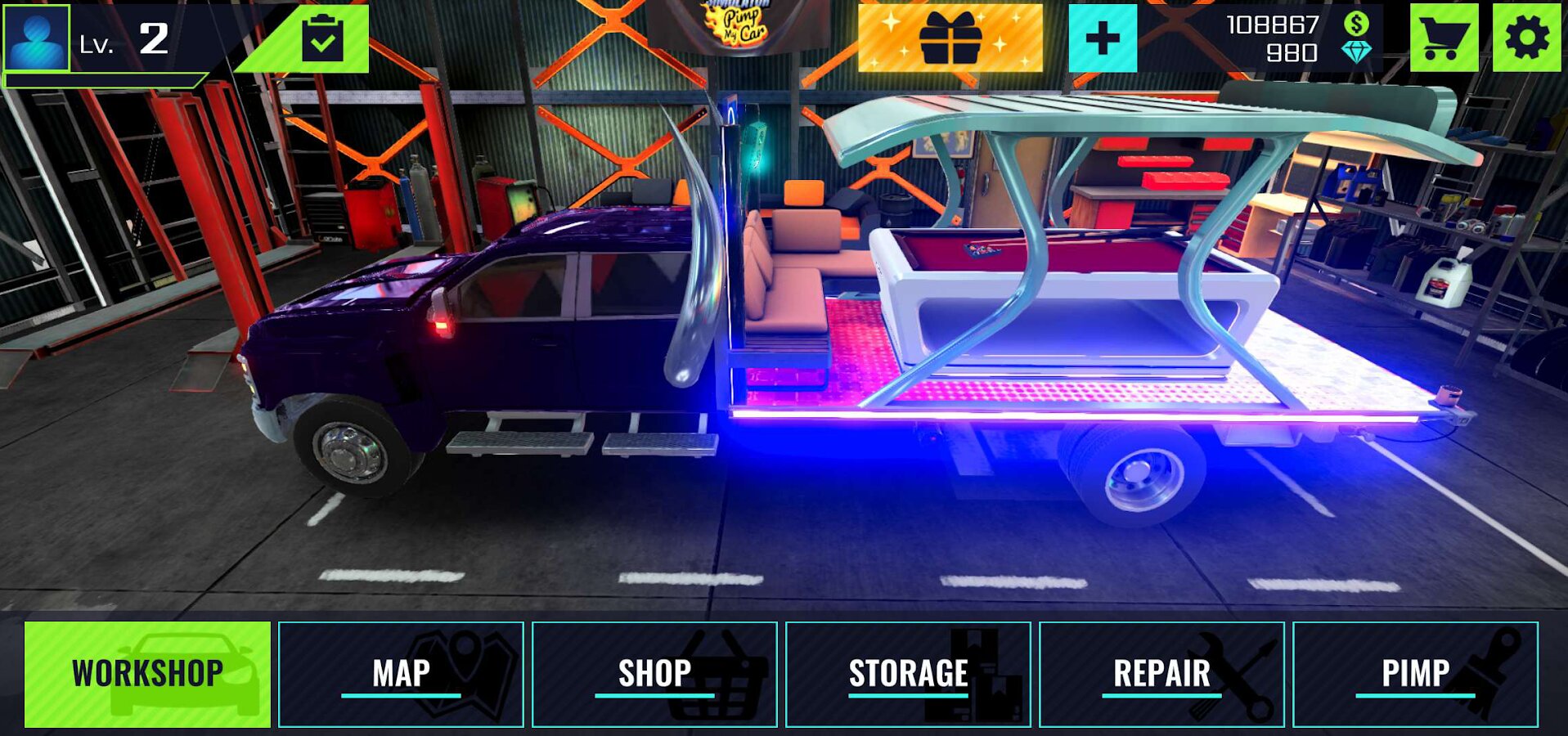Open the Pimp customization menu
Screen dimensions: 1568x736
(1415, 674)
